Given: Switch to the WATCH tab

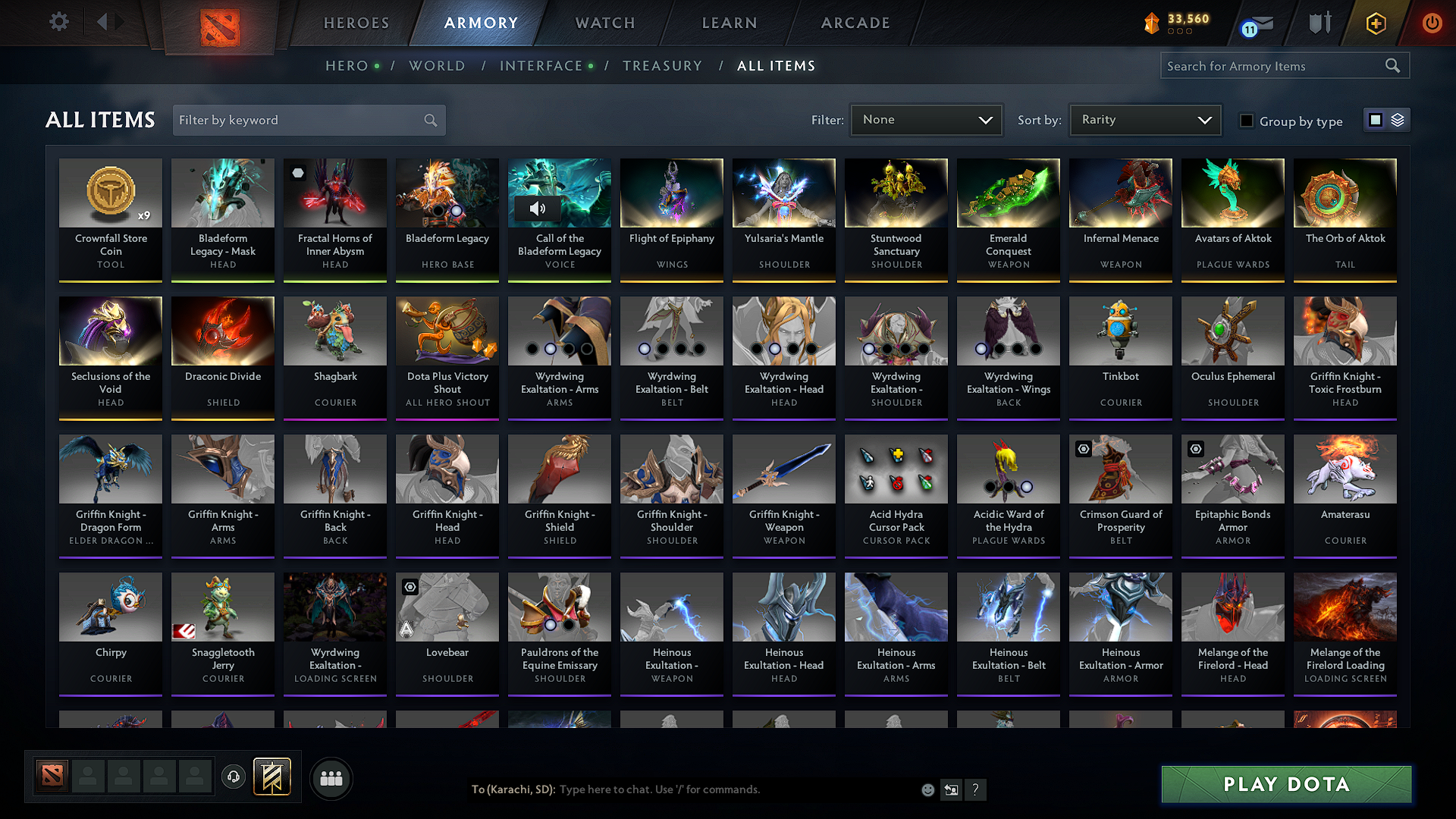Looking at the screenshot, I should pyautogui.click(x=604, y=23).
